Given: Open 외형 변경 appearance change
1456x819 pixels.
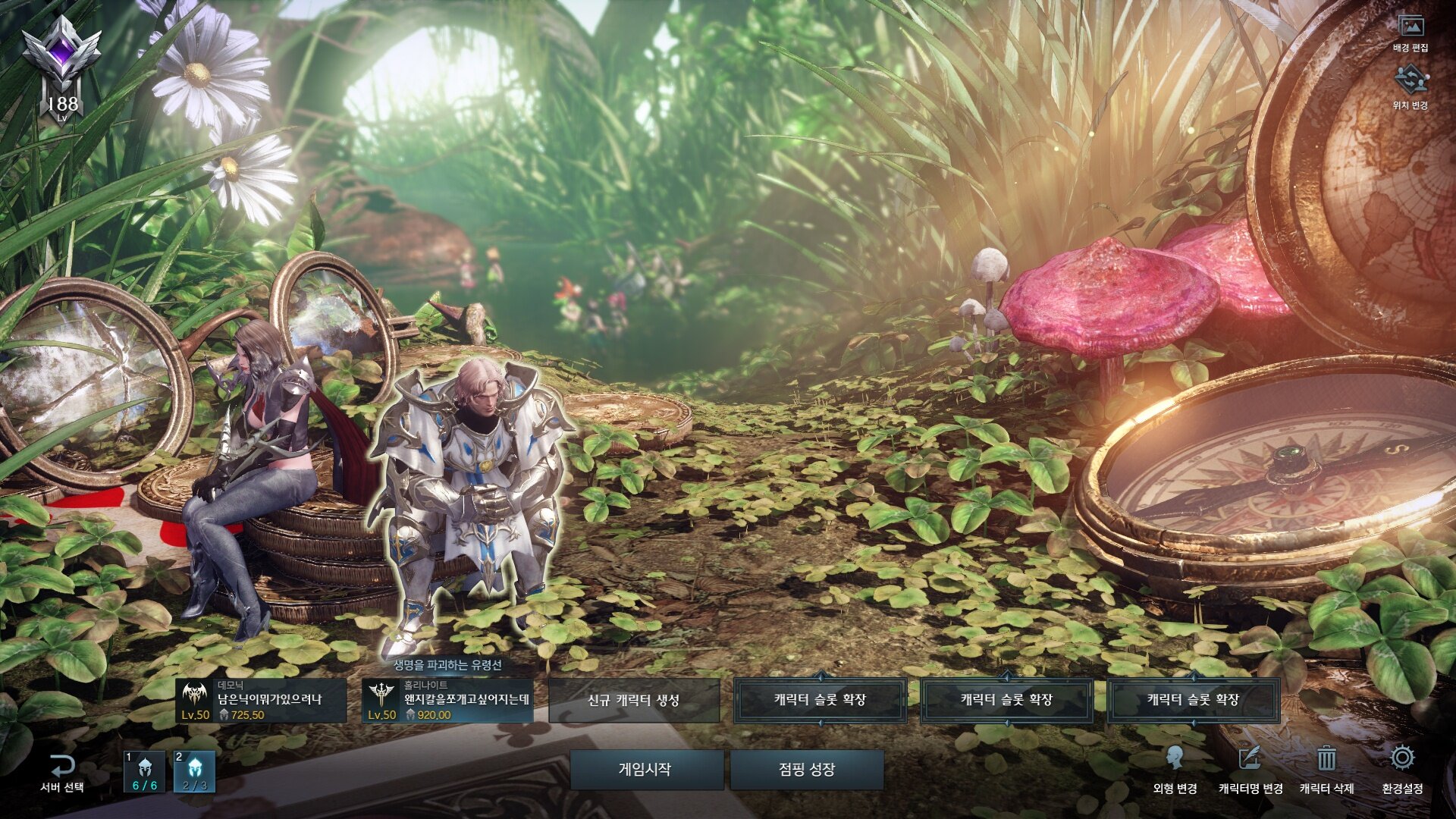Looking at the screenshot, I should pyautogui.click(x=1175, y=769).
